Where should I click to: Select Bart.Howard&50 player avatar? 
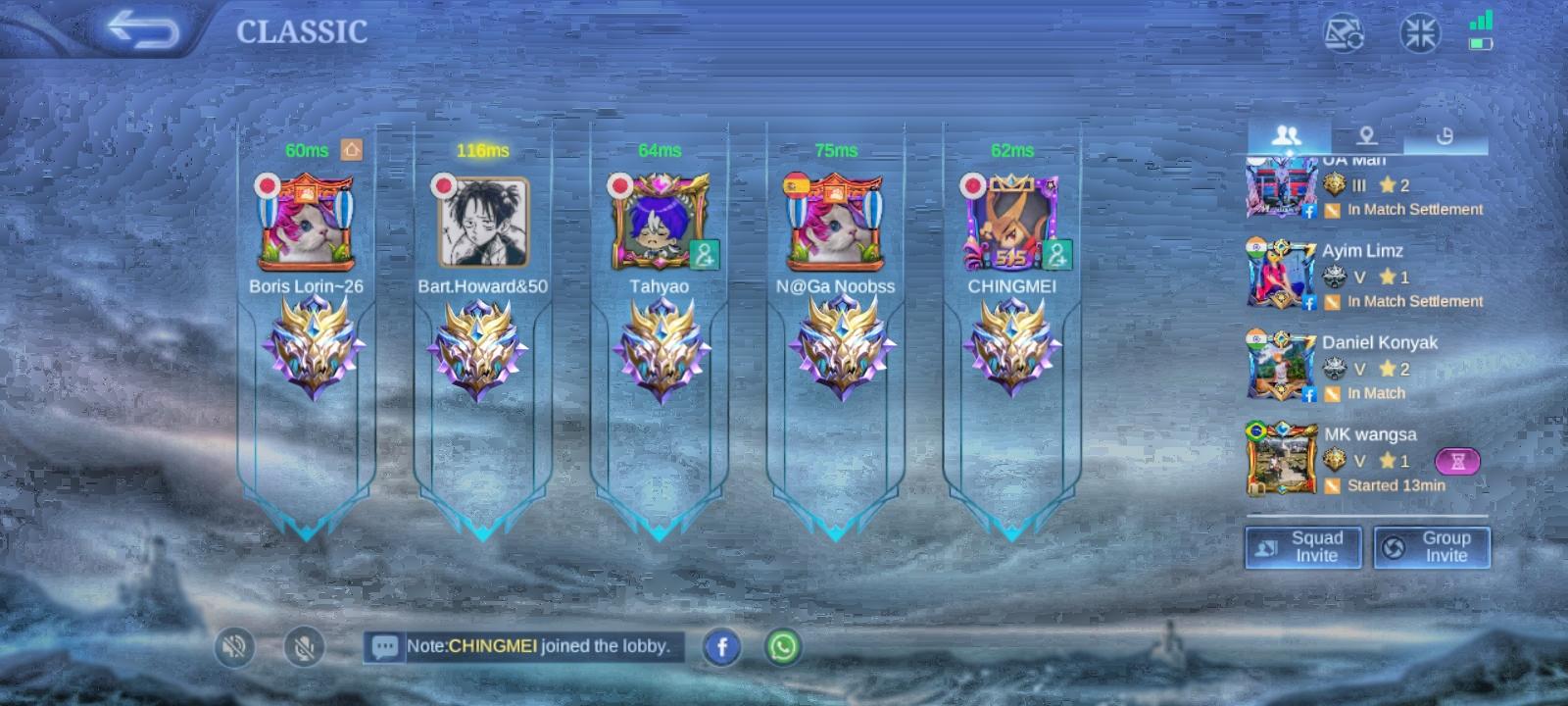[482, 224]
